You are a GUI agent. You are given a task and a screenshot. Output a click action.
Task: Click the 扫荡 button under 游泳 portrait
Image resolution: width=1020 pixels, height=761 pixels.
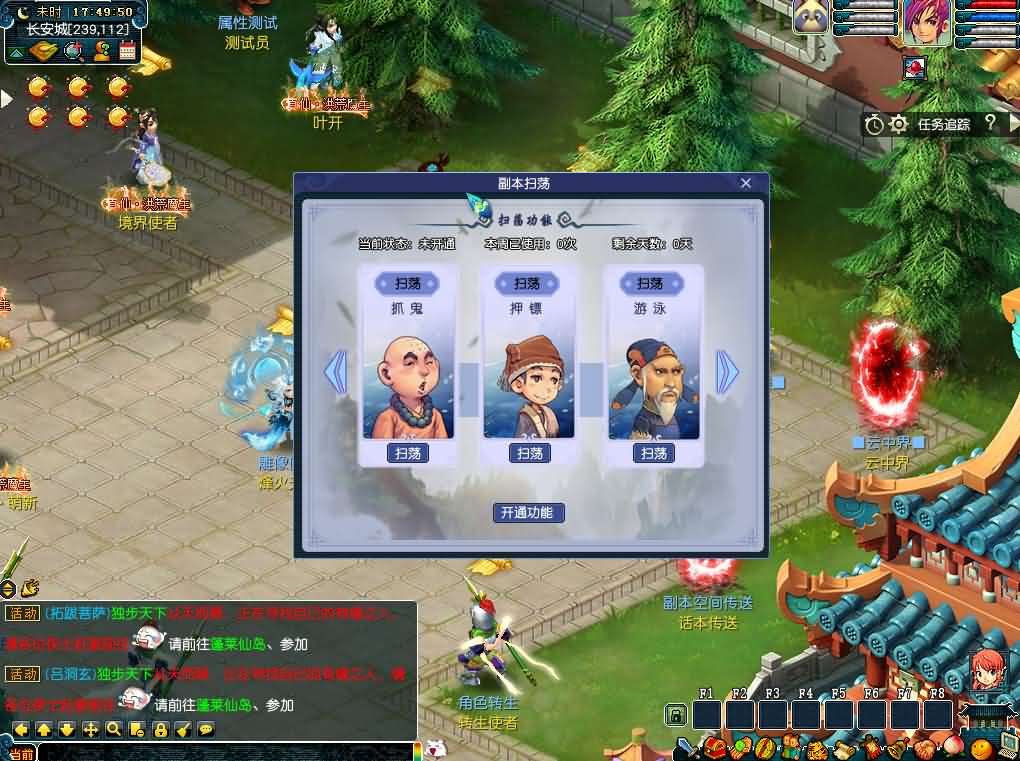(x=653, y=453)
